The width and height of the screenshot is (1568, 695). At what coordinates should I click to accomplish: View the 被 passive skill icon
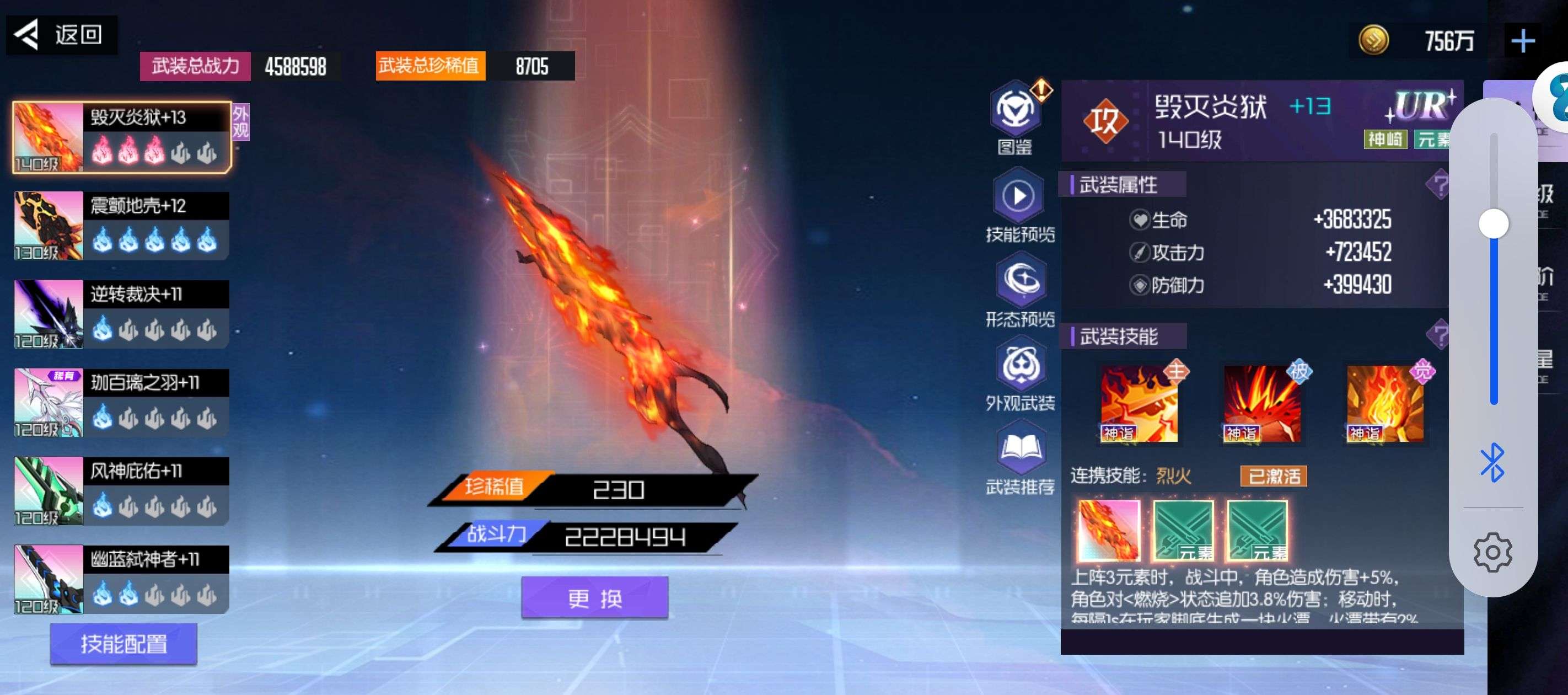tap(1262, 404)
